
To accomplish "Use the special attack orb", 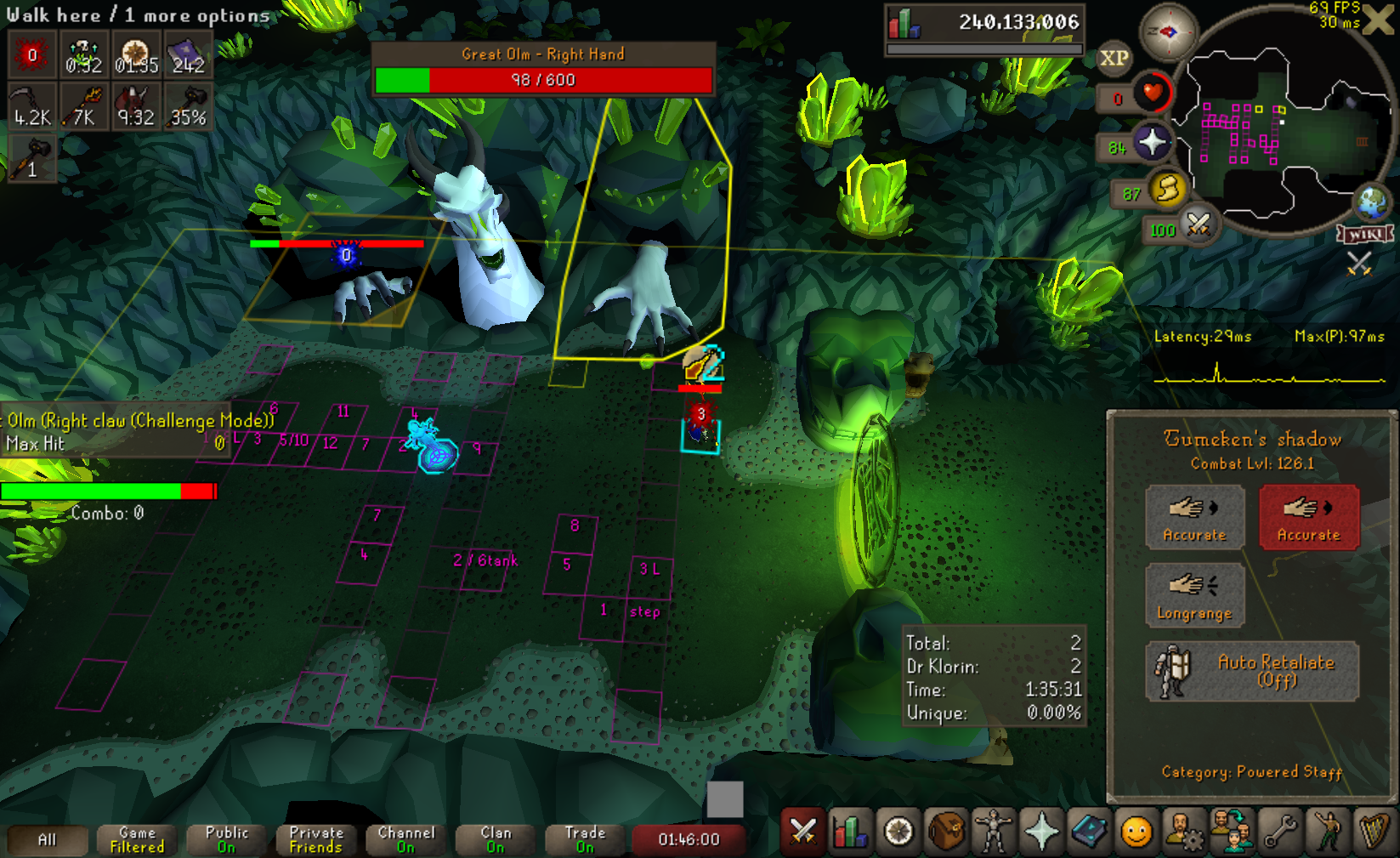I will tap(1199, 225).
